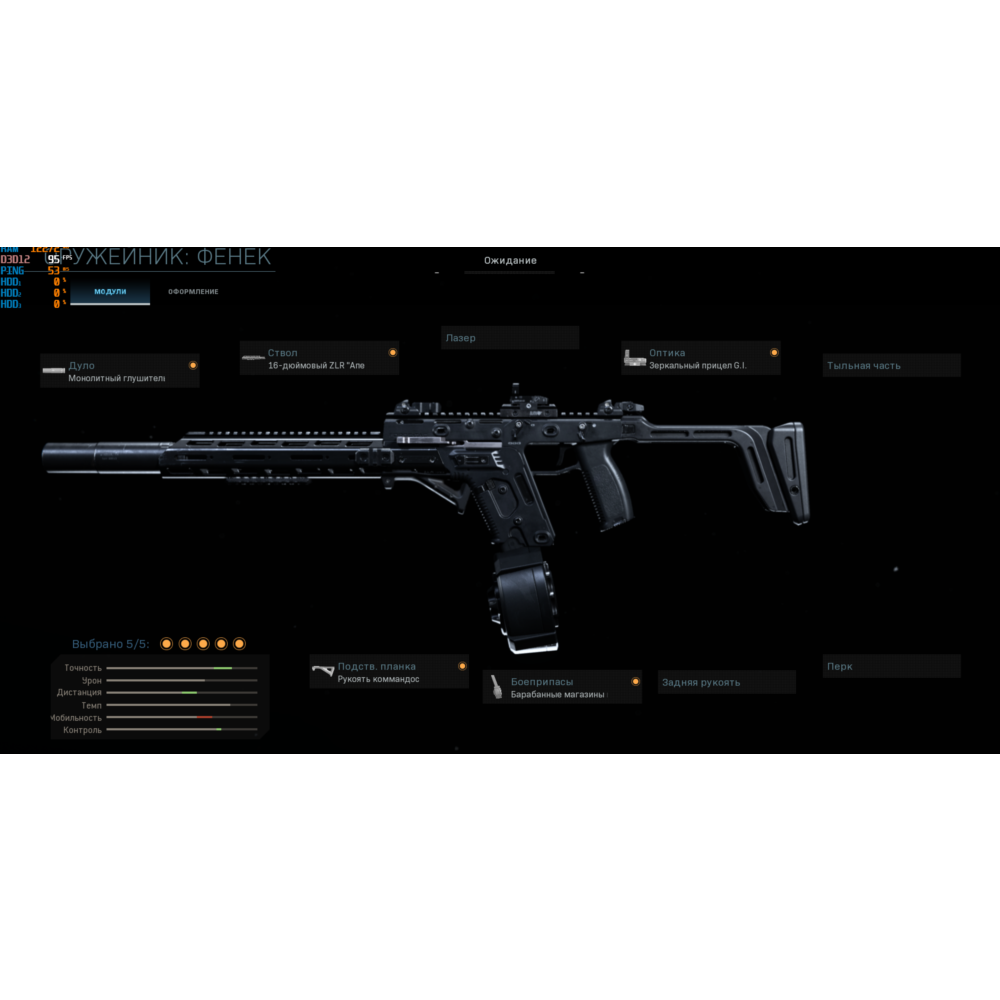The image size is (1000, 1000).
Task: Select the Боеприпасы ammunition slot
Action: 562,687
